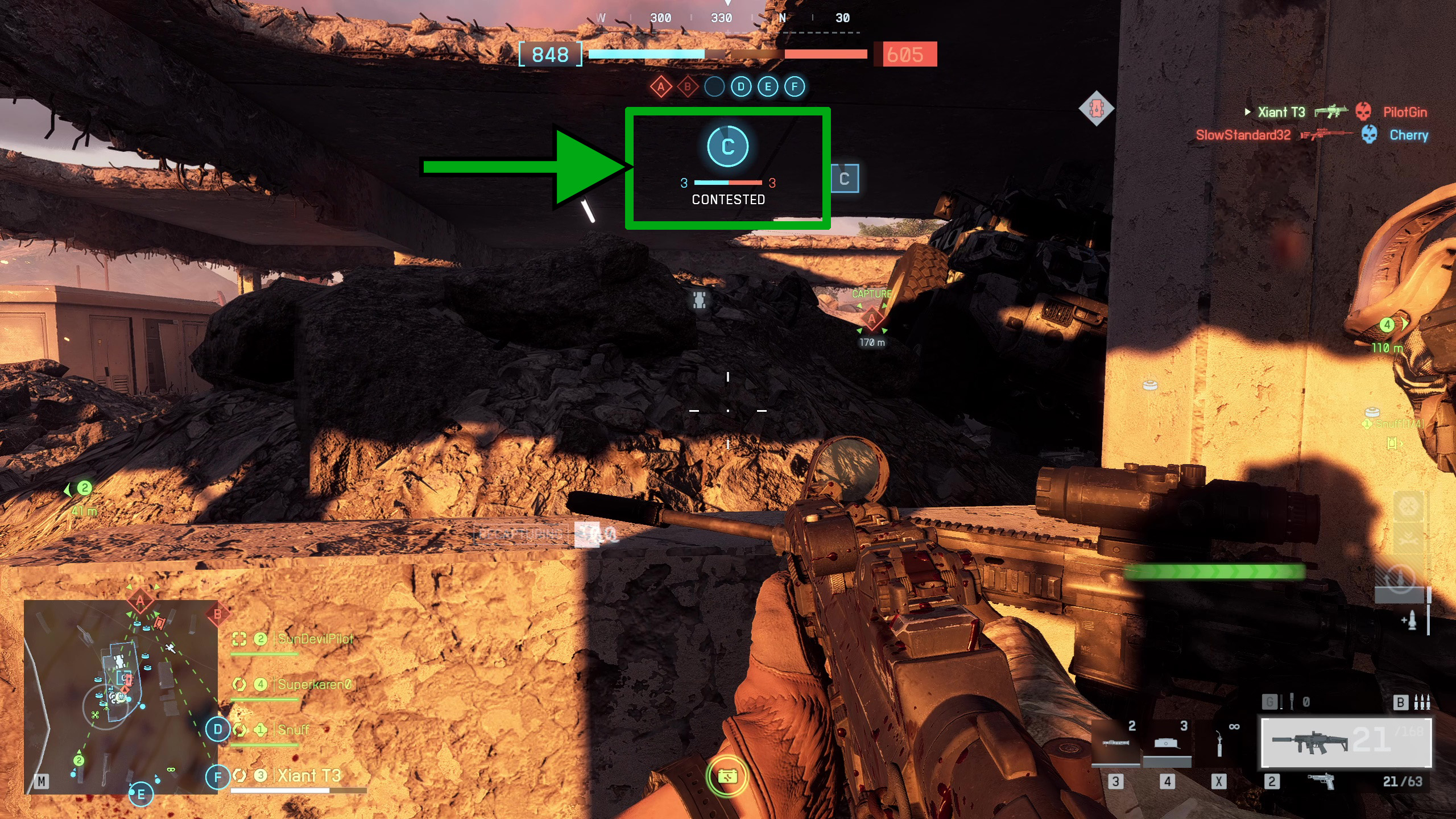Select the highlighted primary rifle slot
Screen dimensions: 1456x819
(1346, 743)
